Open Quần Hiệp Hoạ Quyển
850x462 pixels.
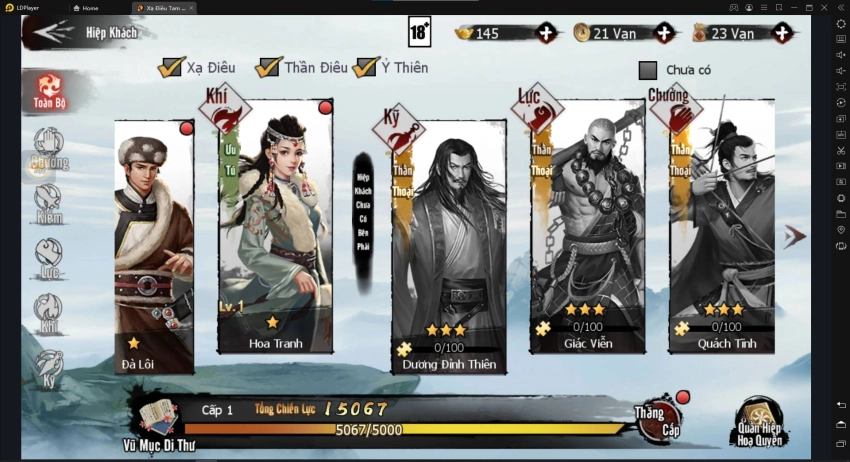coord(759,422)
